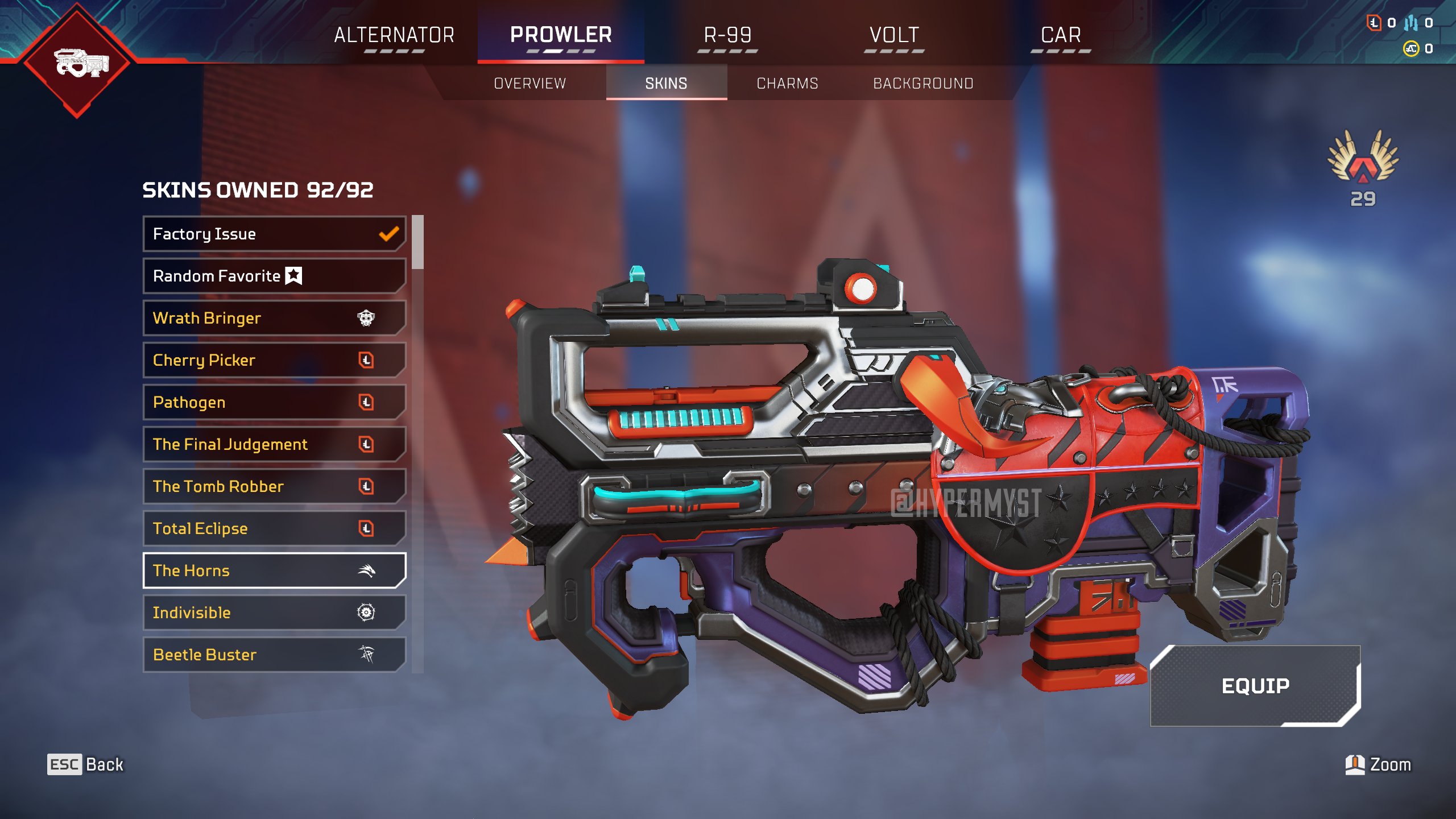The image size is (1456, 819).
Task: Open the Volt weapon tab
Action: coord(894,35)
